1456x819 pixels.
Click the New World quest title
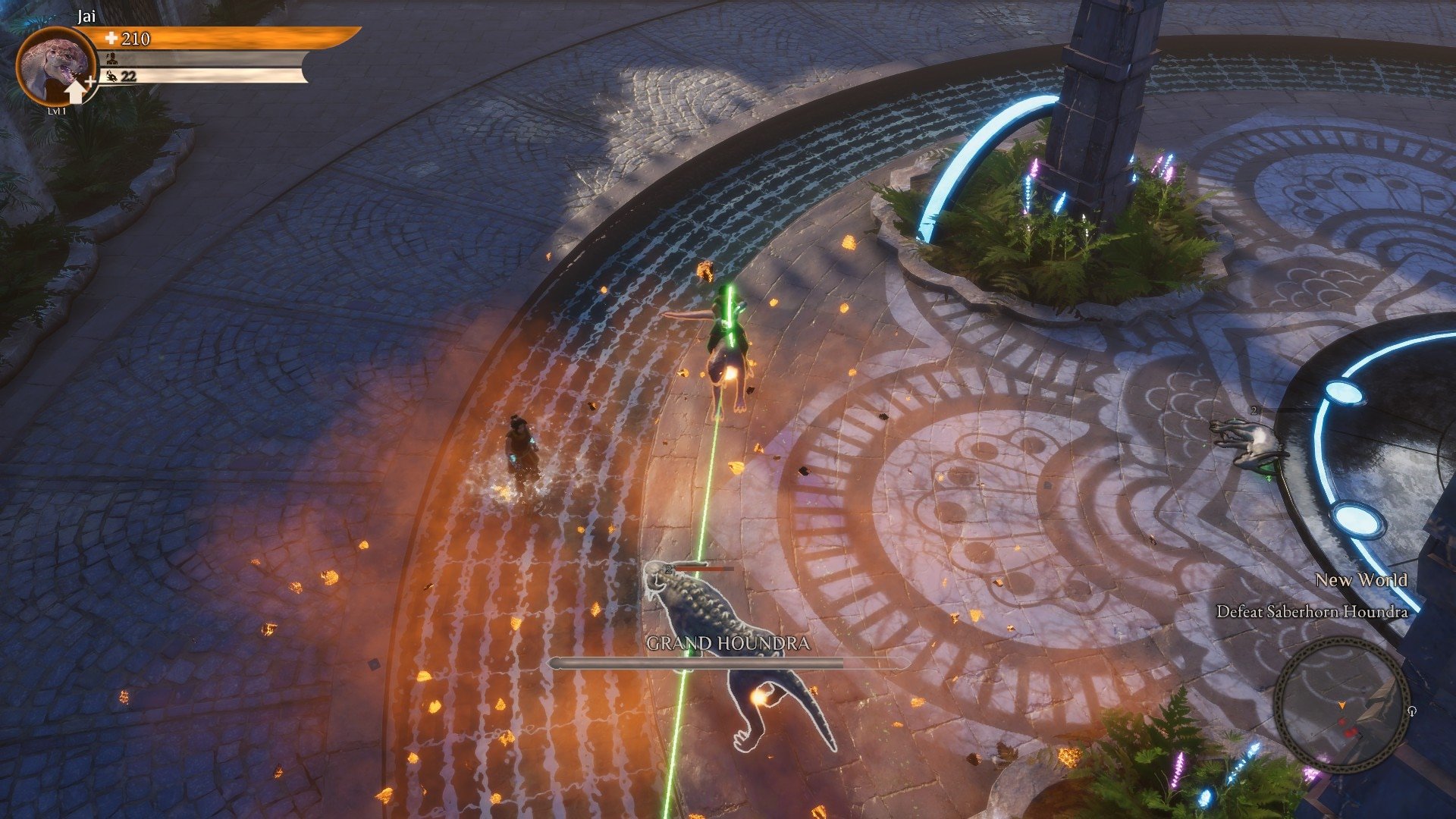1361,580
